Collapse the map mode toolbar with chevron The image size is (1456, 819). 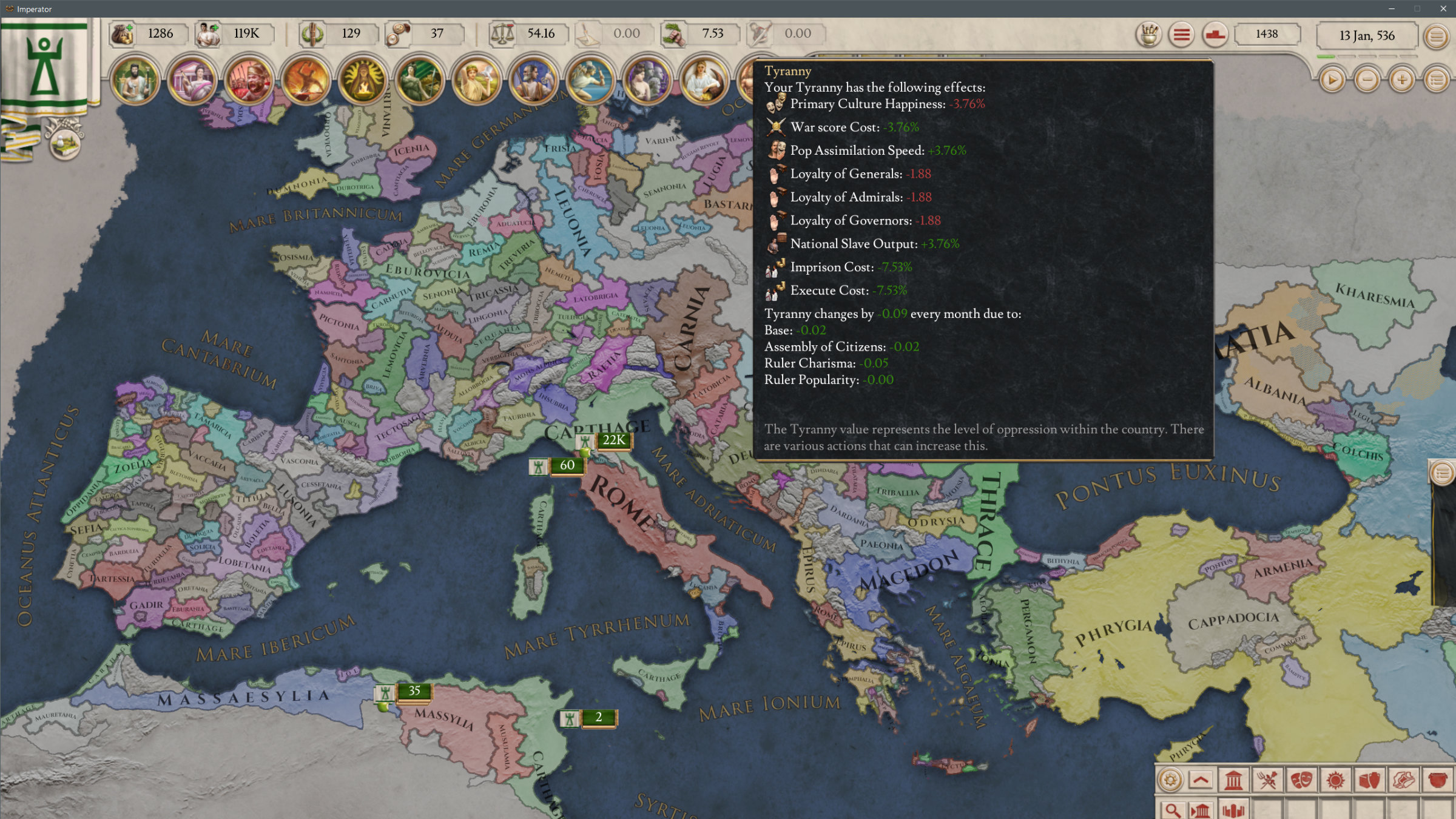pyautogui.click(x=1201, y=781)
